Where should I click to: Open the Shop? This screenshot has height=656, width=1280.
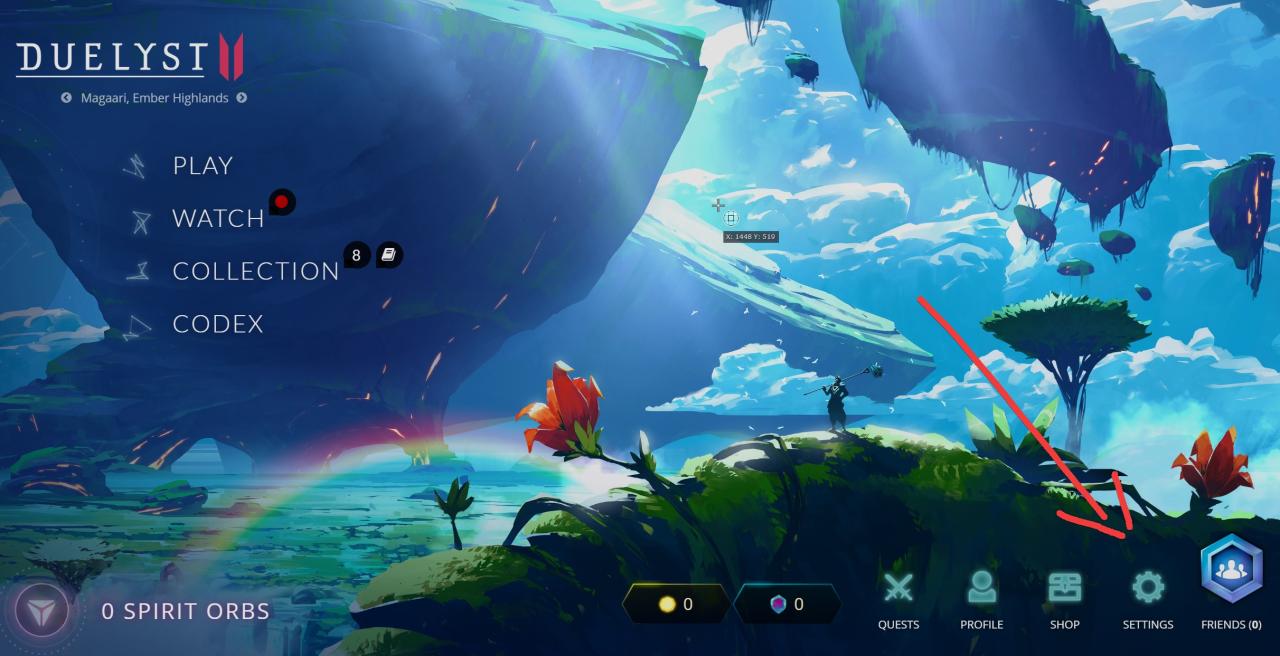click(x=1064, y=598)
